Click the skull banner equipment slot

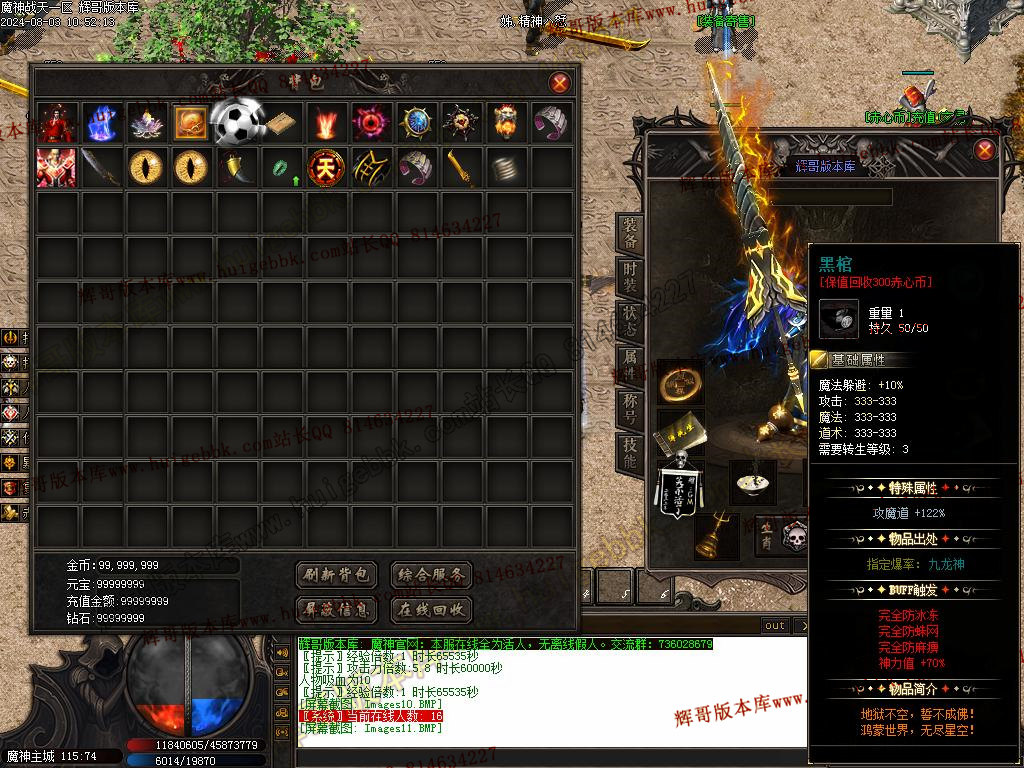[x=681, y=489]
